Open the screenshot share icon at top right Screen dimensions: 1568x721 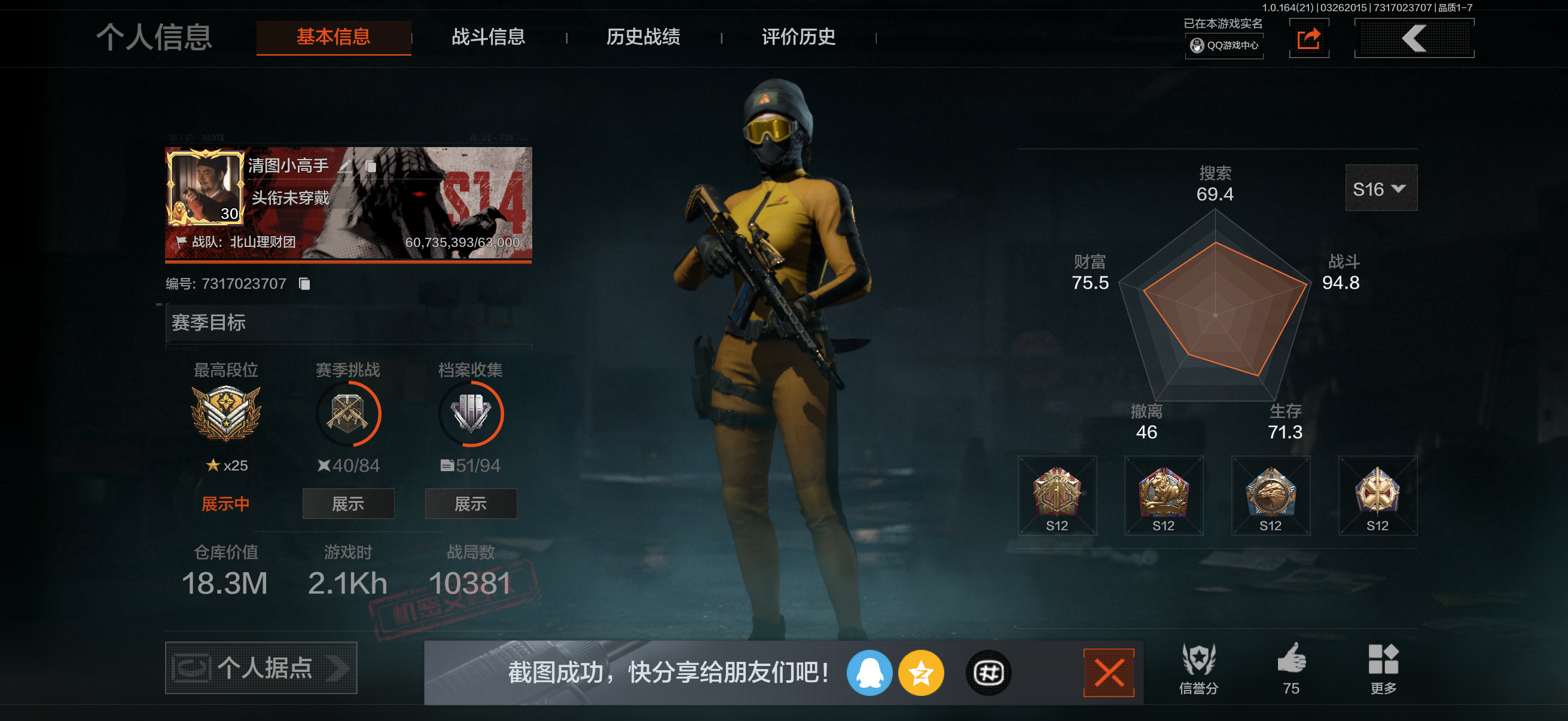tap(1308, 38)
